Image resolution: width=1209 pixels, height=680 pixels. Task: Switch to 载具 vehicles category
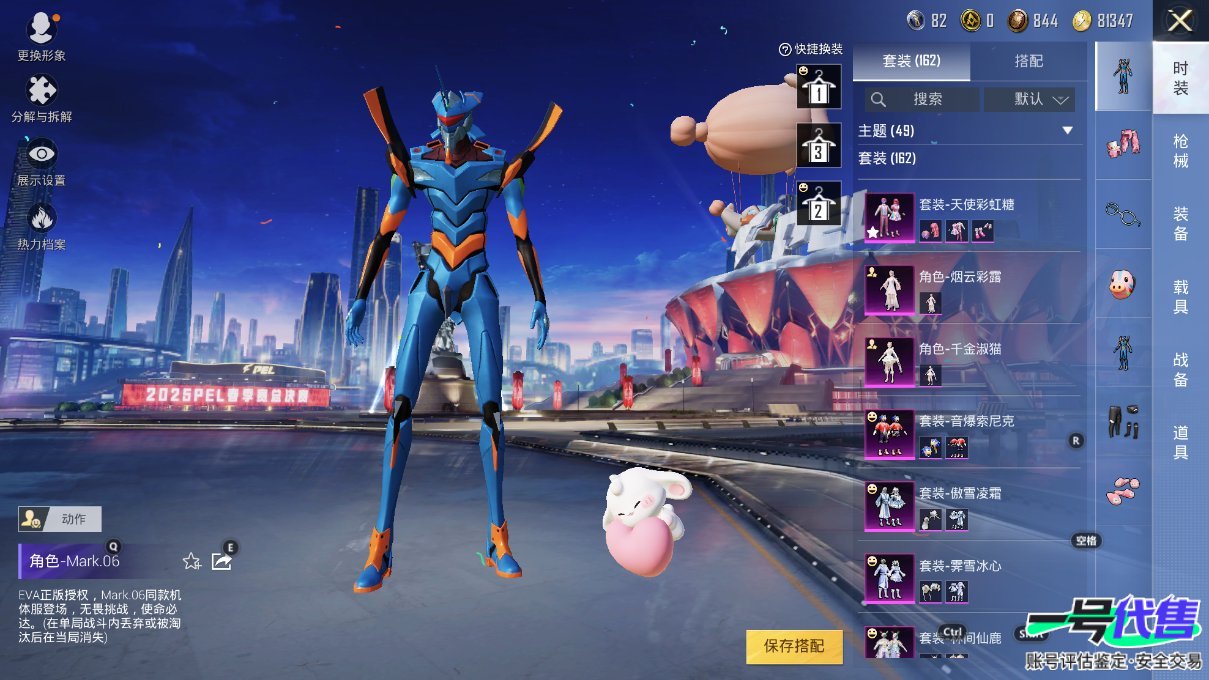pos(1181,296)
